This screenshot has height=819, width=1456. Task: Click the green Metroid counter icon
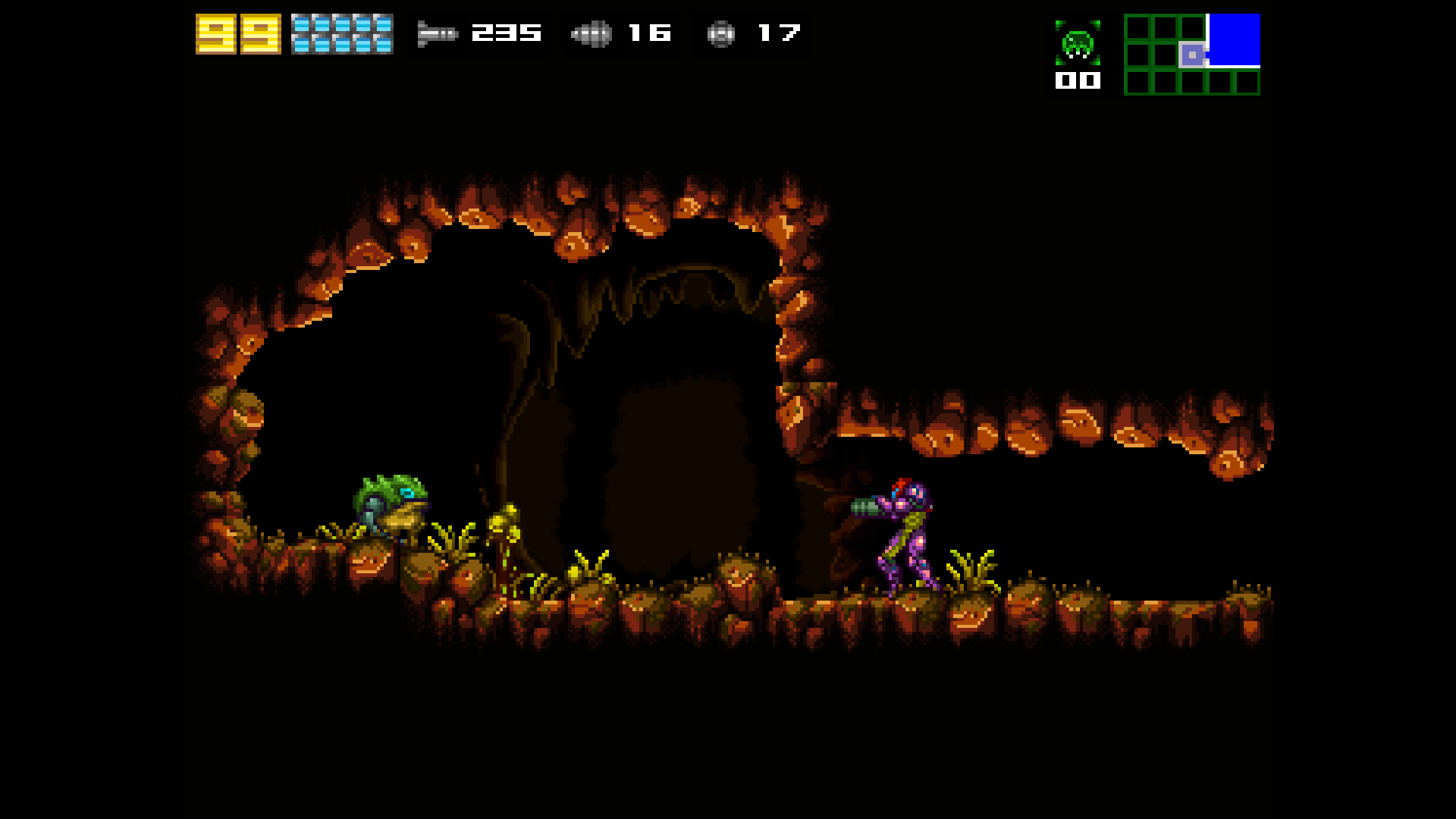(x=1078, y=44)
